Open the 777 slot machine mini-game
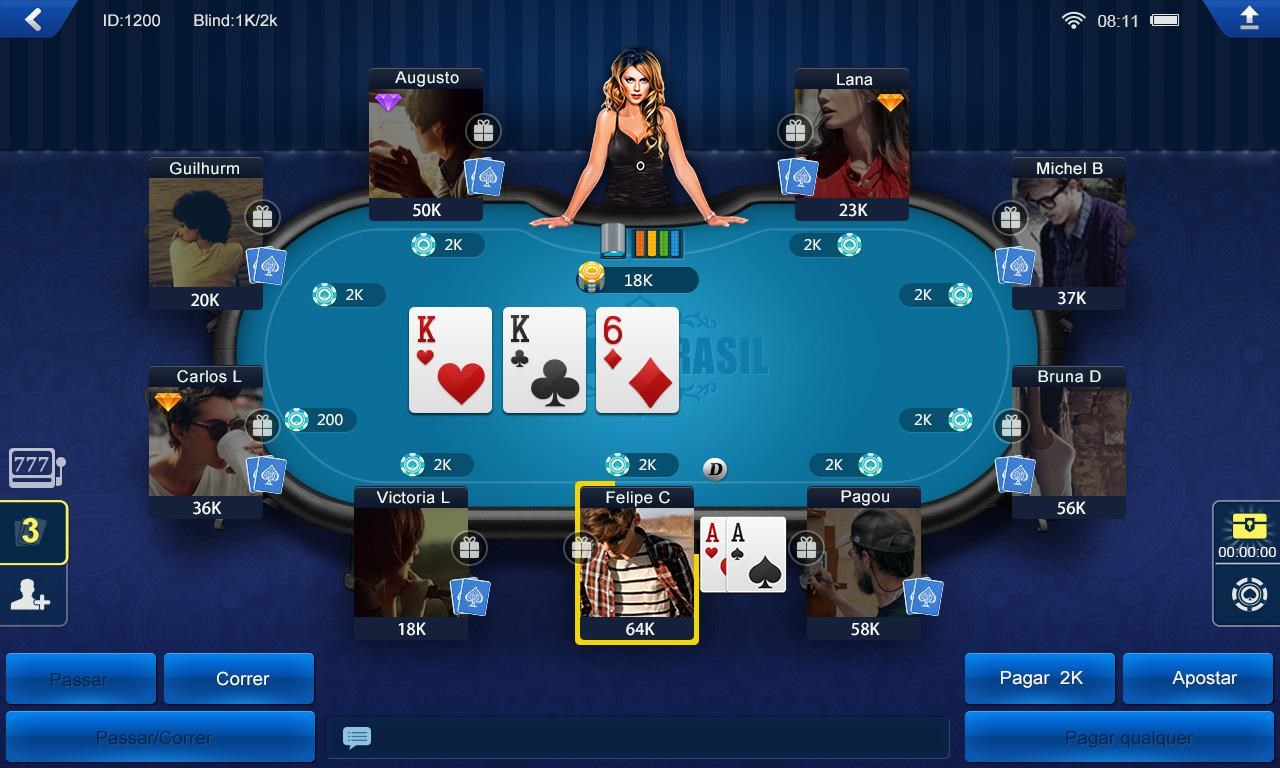The width and height of the screenshot is (1280, 768). (x=33, y=466)
